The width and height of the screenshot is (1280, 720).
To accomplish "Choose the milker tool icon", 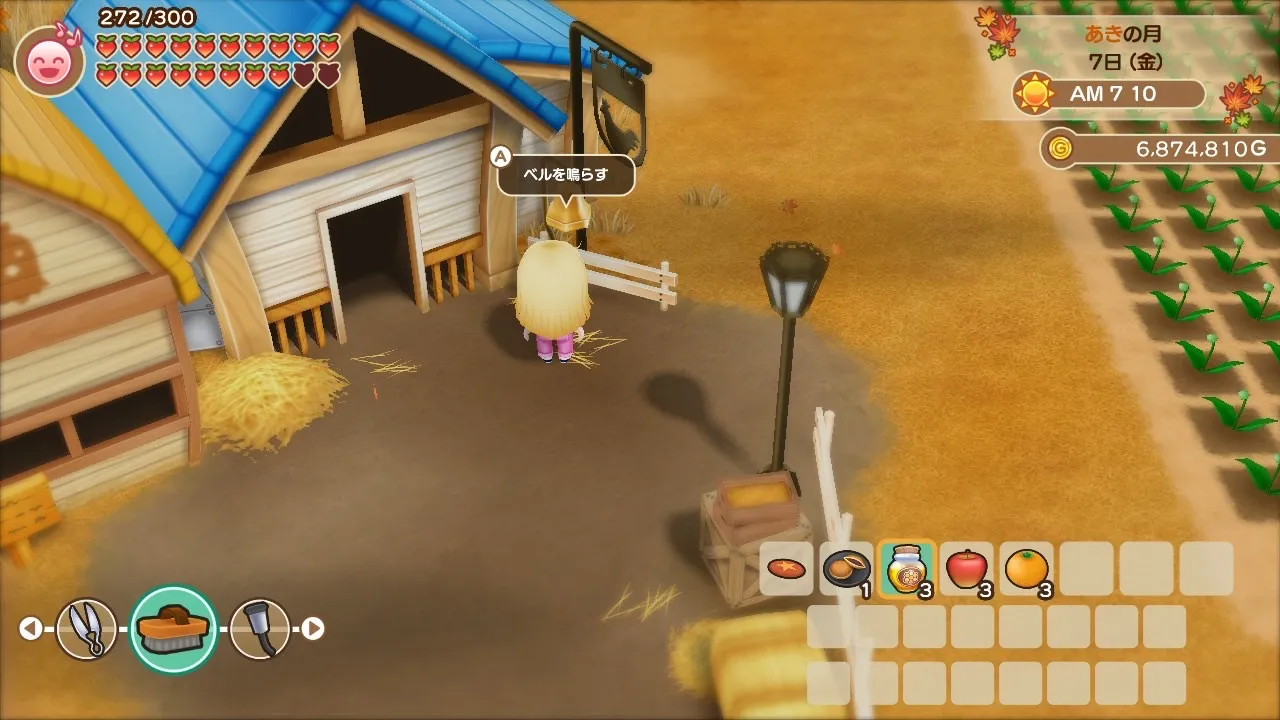I will (260, 629).
